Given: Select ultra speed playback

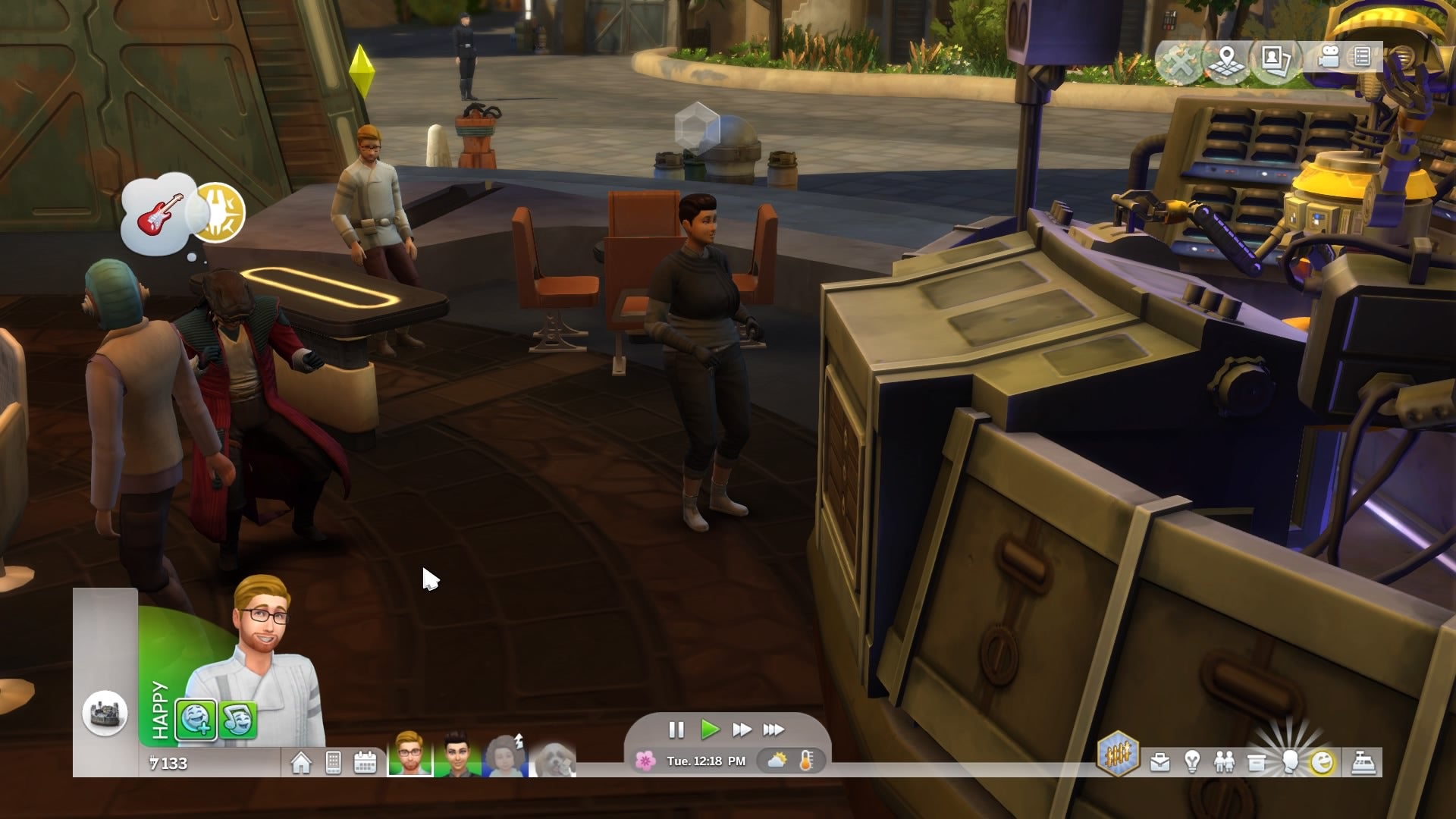Looking at the screenshot, I should 774,730.
